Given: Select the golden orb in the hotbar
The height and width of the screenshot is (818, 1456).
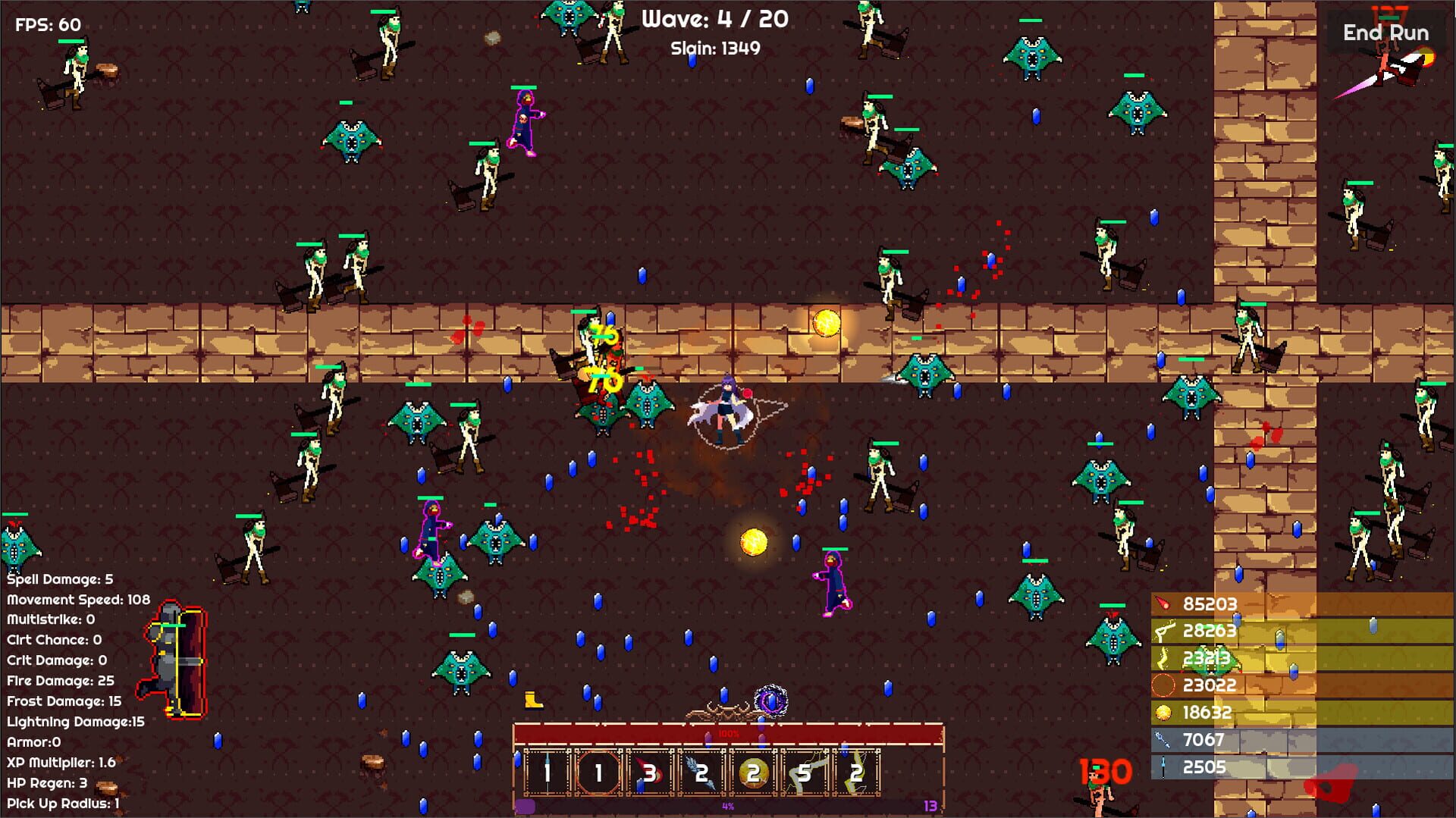Looking at the screenshot, I should [x=755, y=776].
